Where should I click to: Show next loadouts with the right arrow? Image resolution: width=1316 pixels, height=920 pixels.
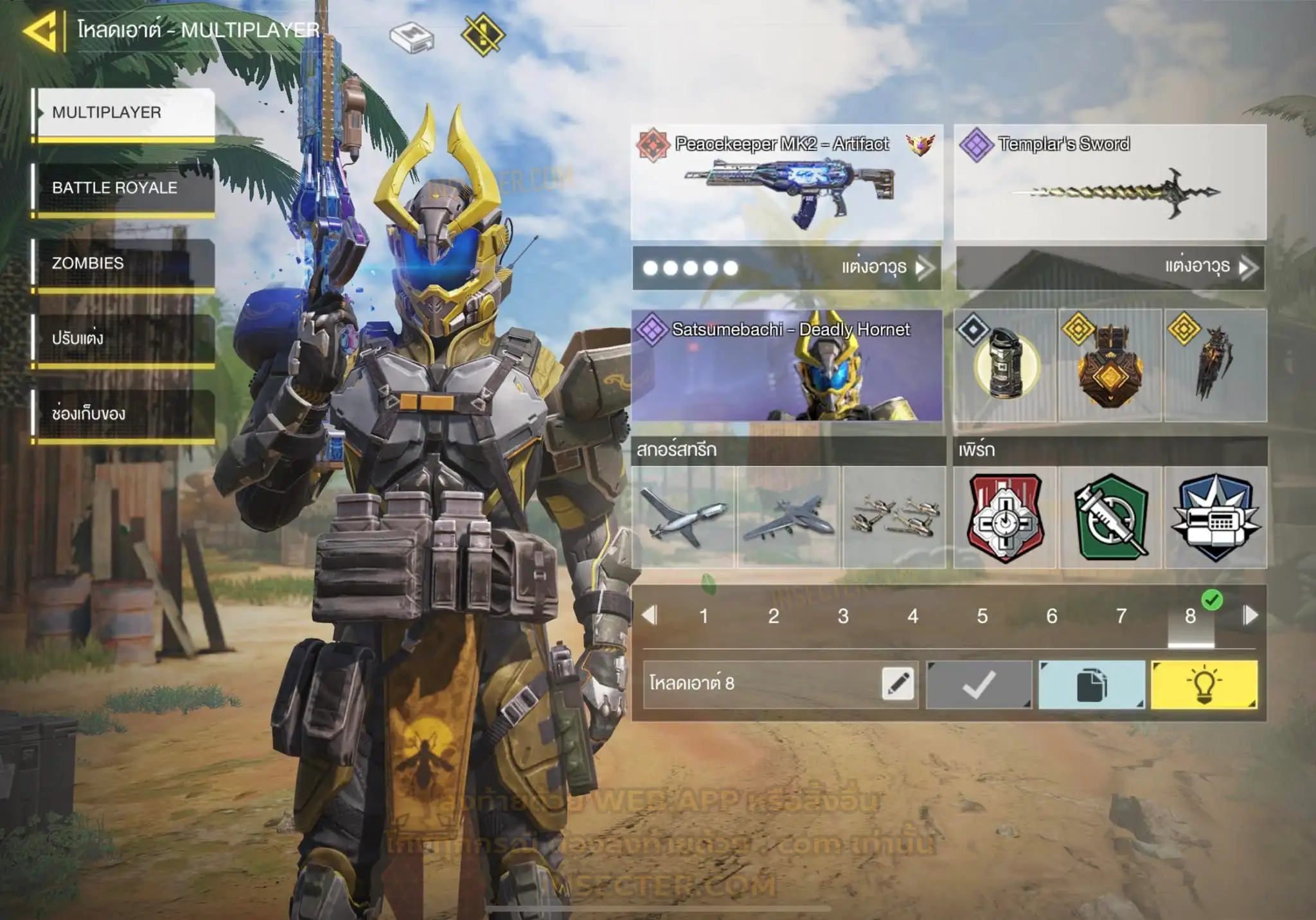coord(1250,615)
